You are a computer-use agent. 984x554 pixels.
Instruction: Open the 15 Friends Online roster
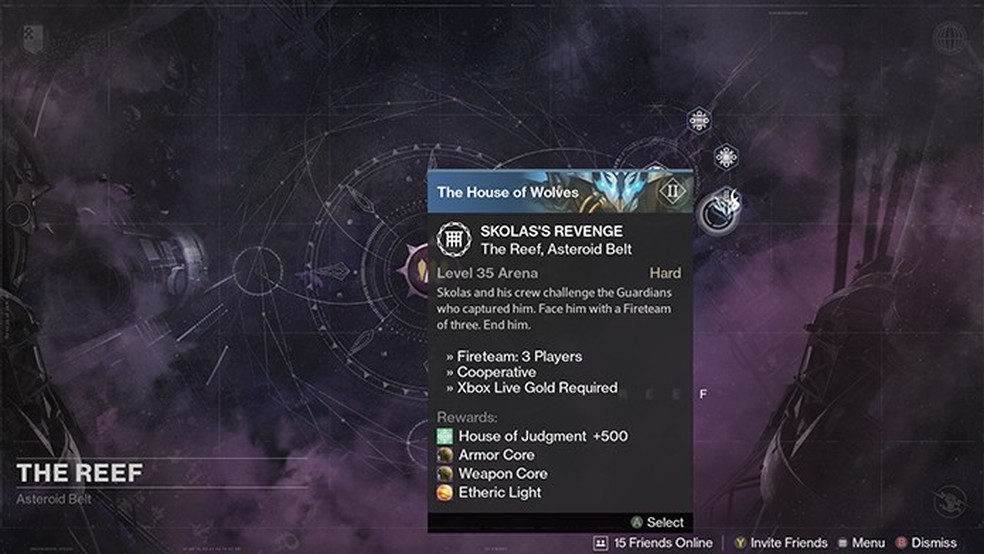(655, 542)
